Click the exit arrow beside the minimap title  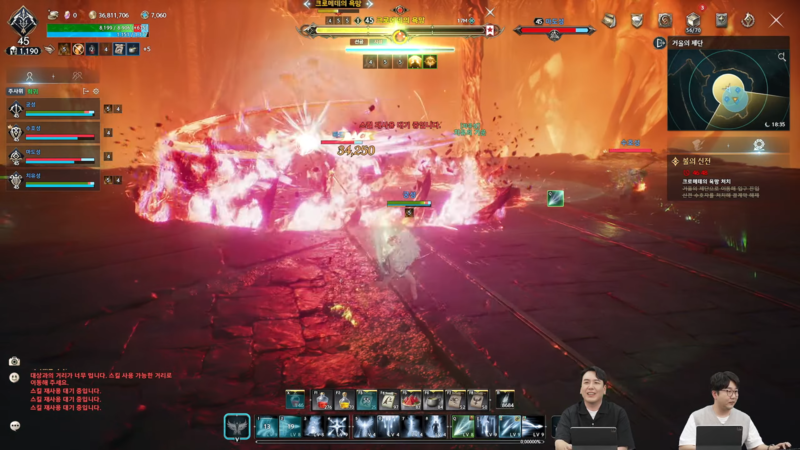pyautogui.click(x=660, y=44)
